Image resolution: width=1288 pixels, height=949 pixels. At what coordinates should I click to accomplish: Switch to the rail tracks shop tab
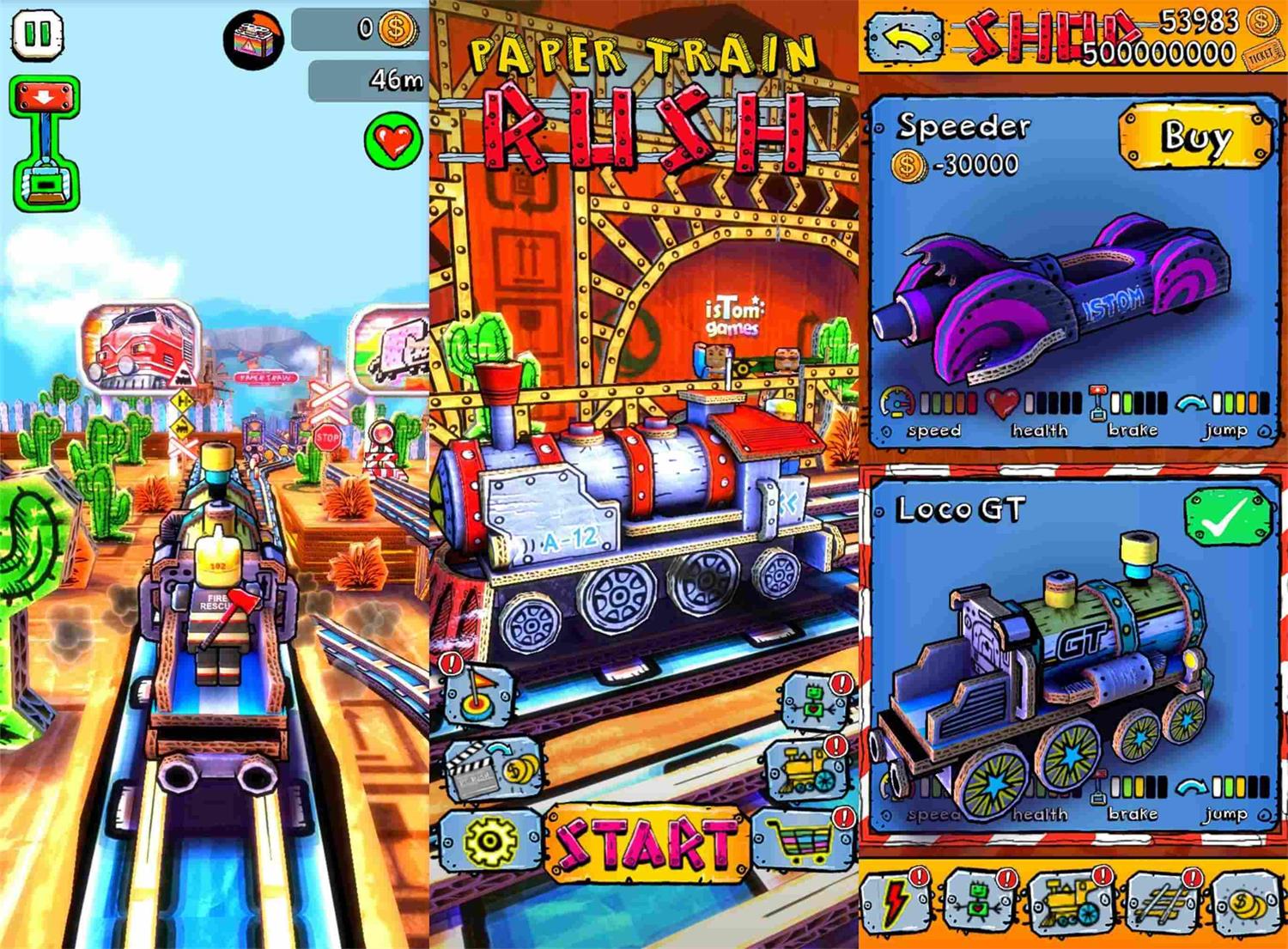point(1161,903)
